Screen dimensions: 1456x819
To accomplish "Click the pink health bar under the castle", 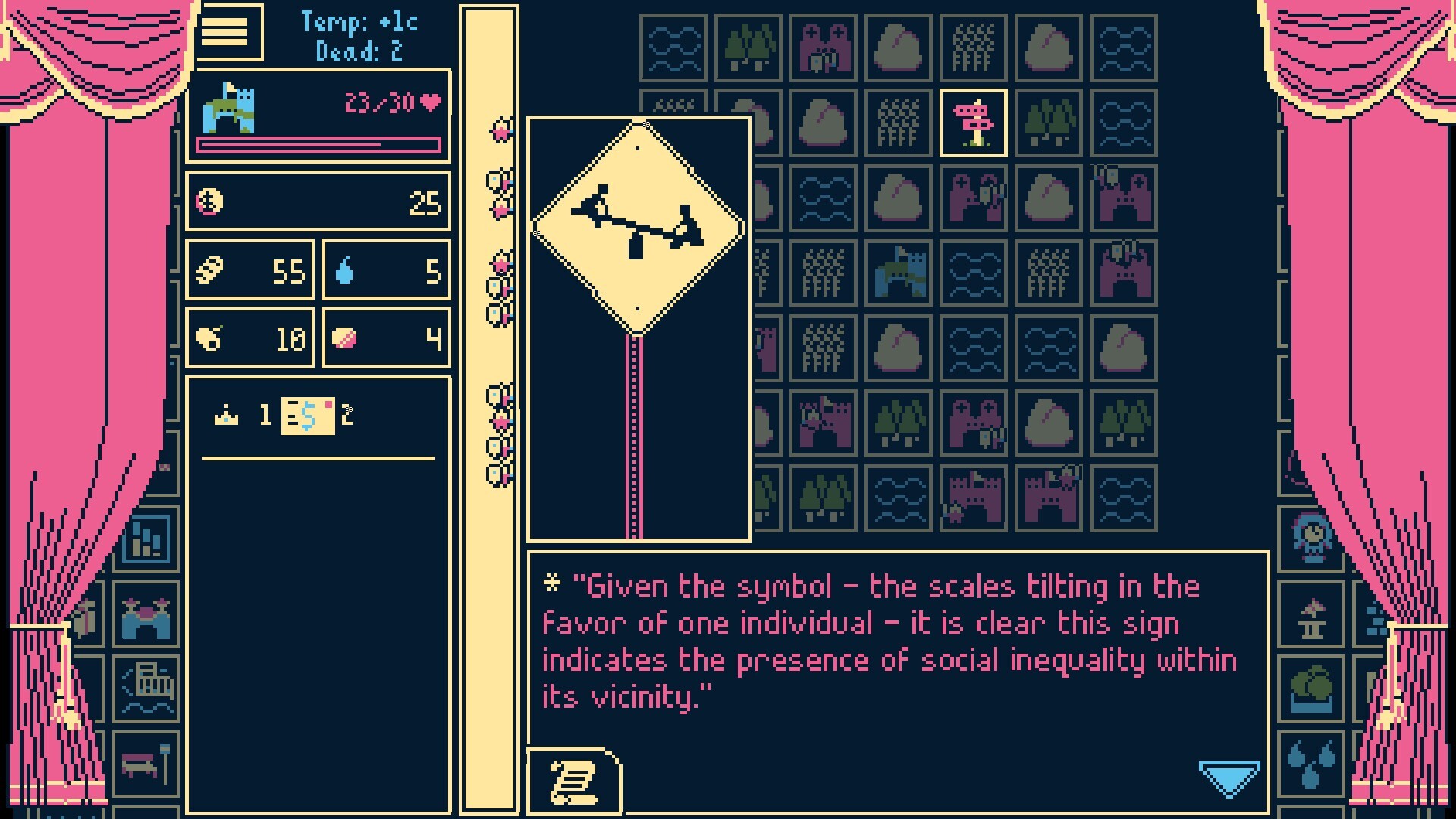I will 318,144.
